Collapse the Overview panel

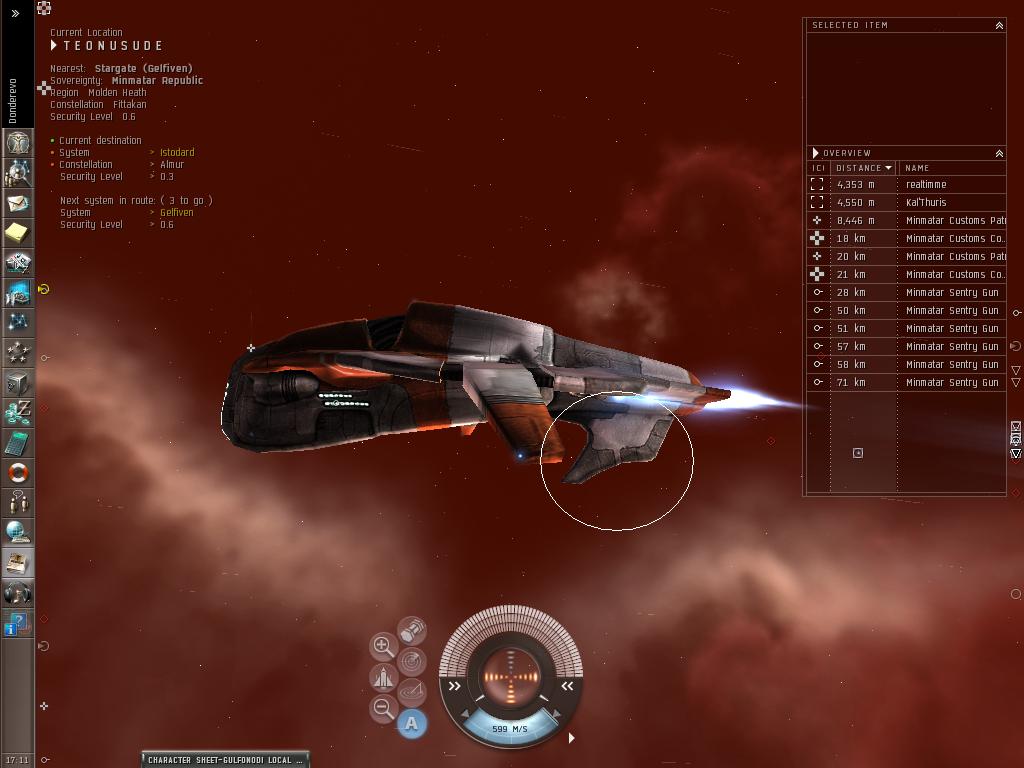(998, 153)
